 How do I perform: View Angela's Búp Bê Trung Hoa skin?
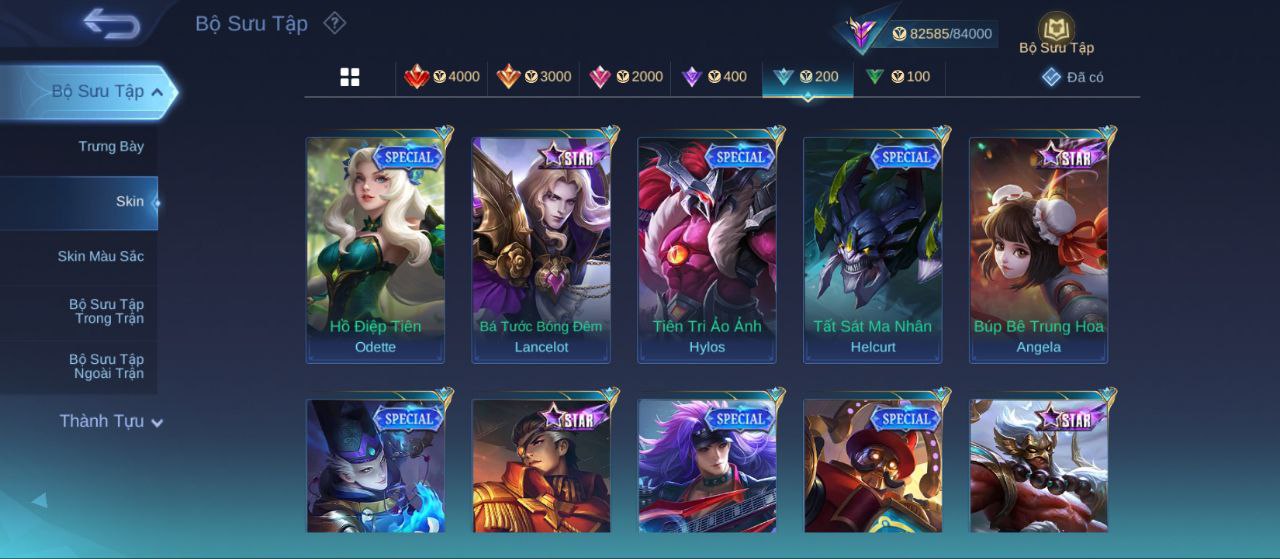point(1038,249)
